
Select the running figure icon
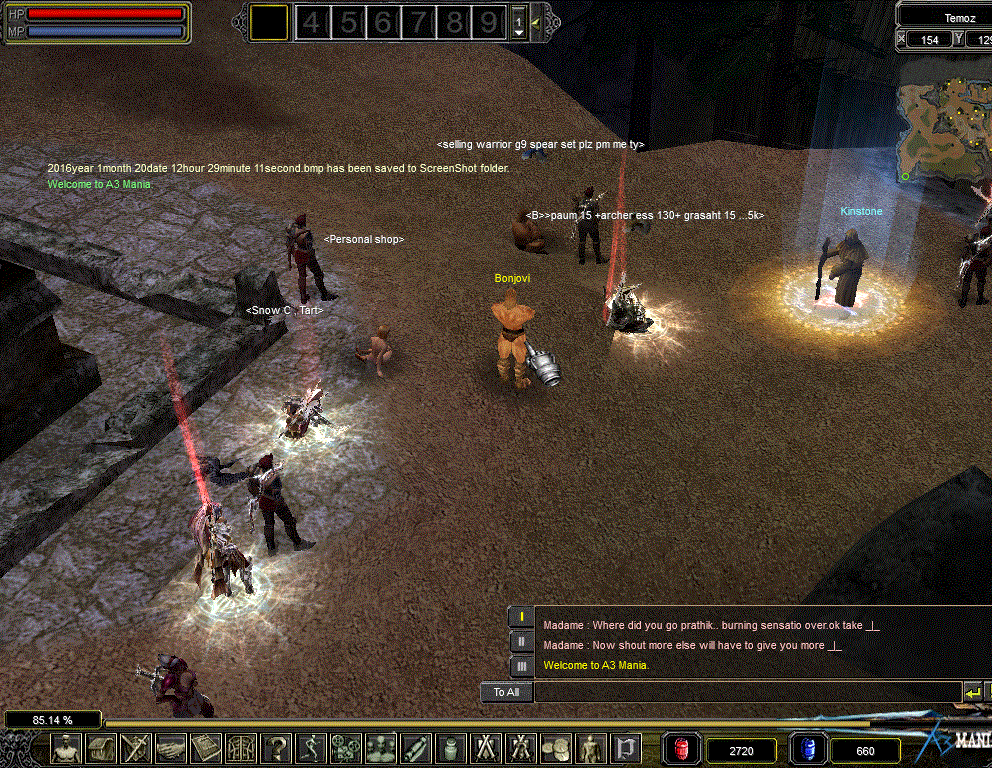pyautogui.click(x=311, y=748)
